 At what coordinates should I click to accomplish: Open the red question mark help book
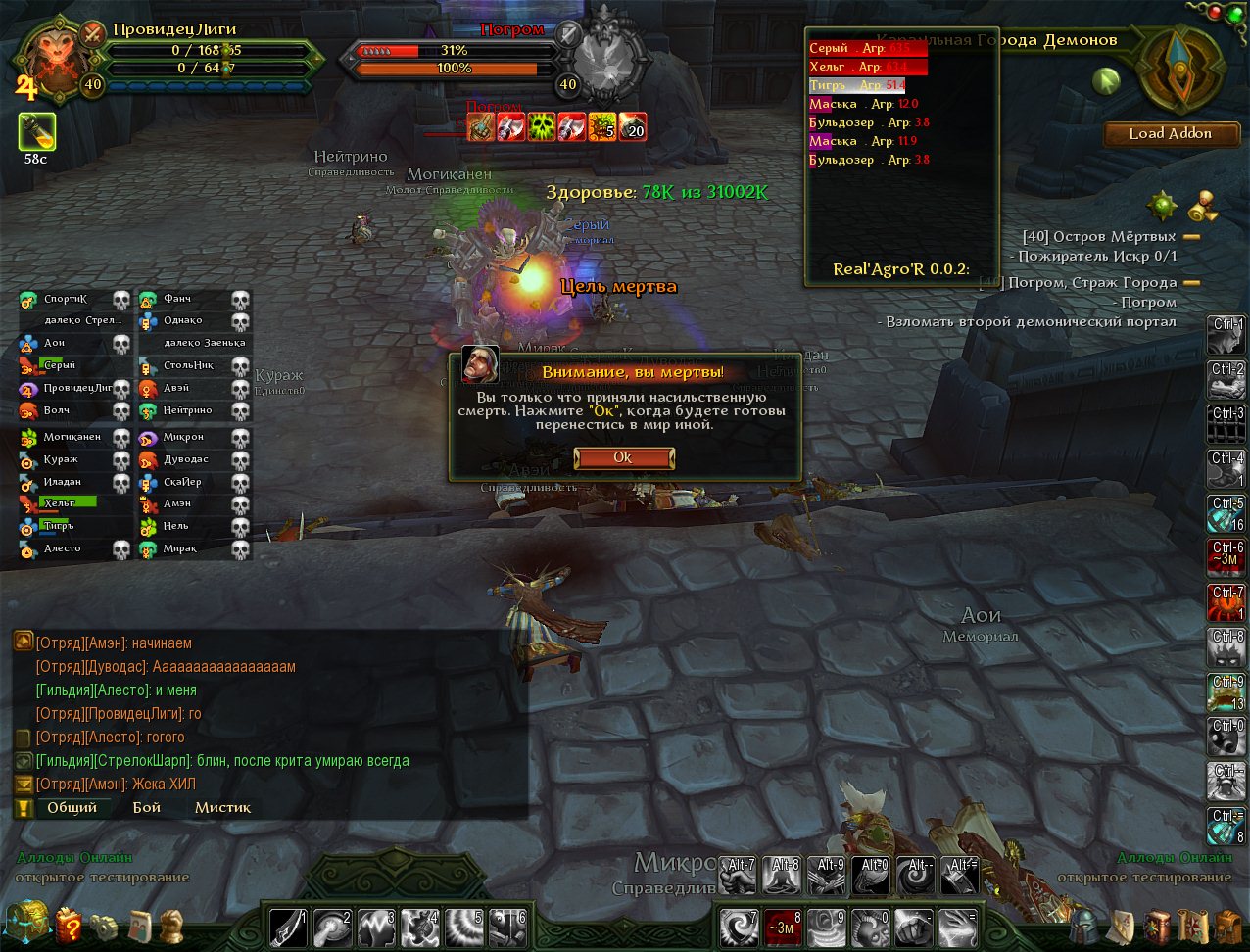pos(69,925)
